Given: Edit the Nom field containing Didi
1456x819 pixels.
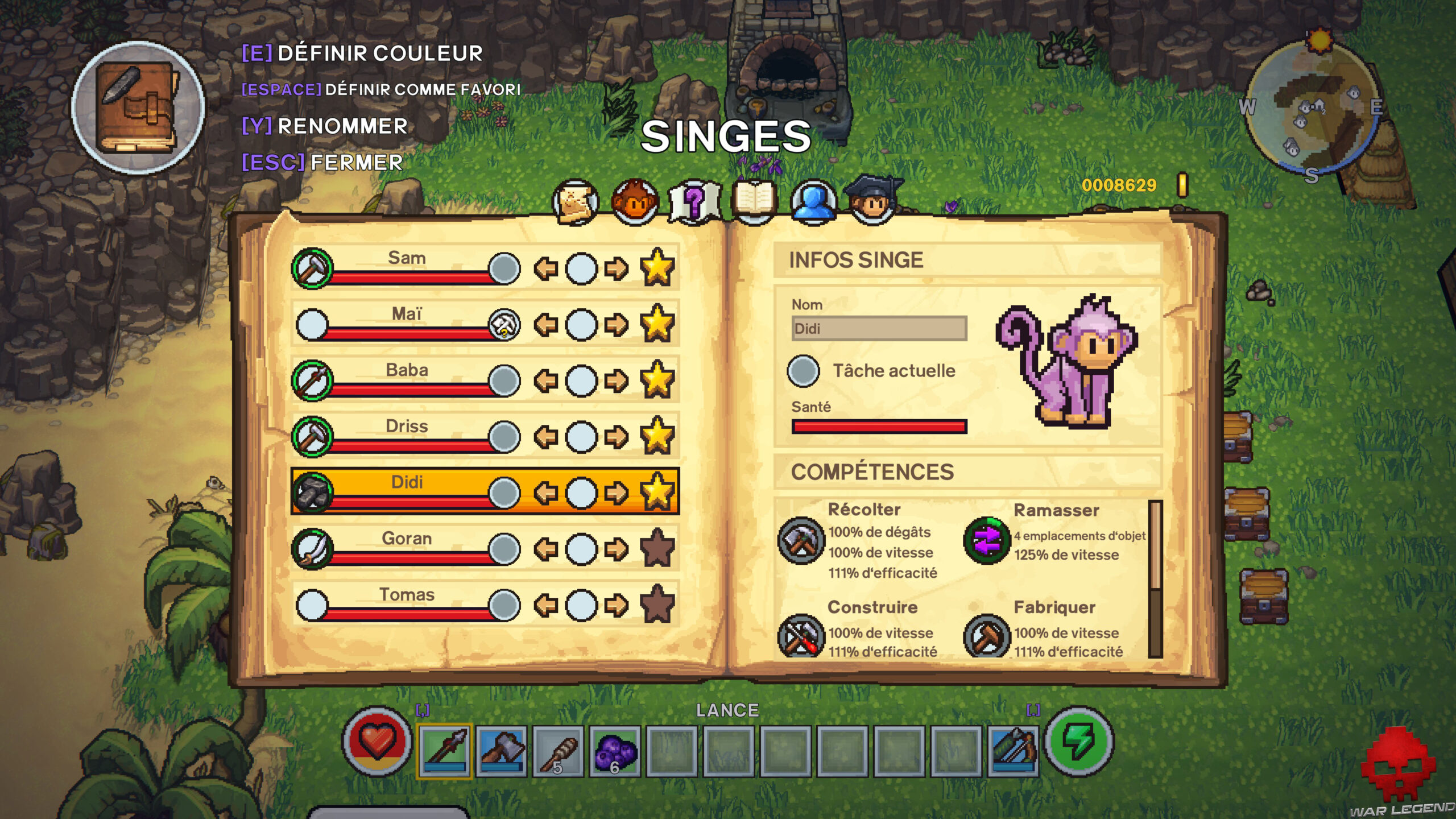Looking at the screenshot, I should pyautogui.click(x=879, y=329).
